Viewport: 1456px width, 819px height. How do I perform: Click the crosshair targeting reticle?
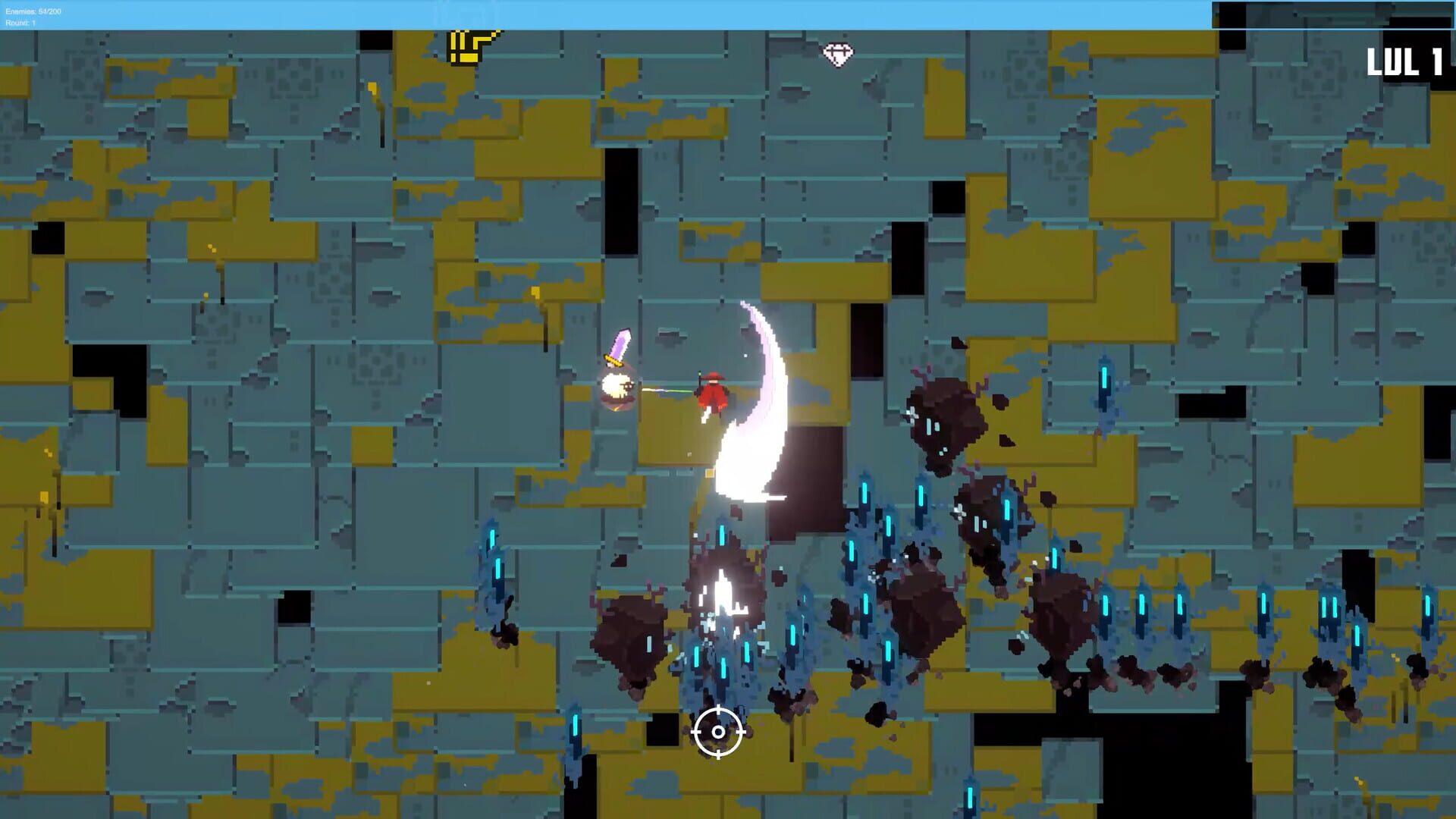coord(717,733)
